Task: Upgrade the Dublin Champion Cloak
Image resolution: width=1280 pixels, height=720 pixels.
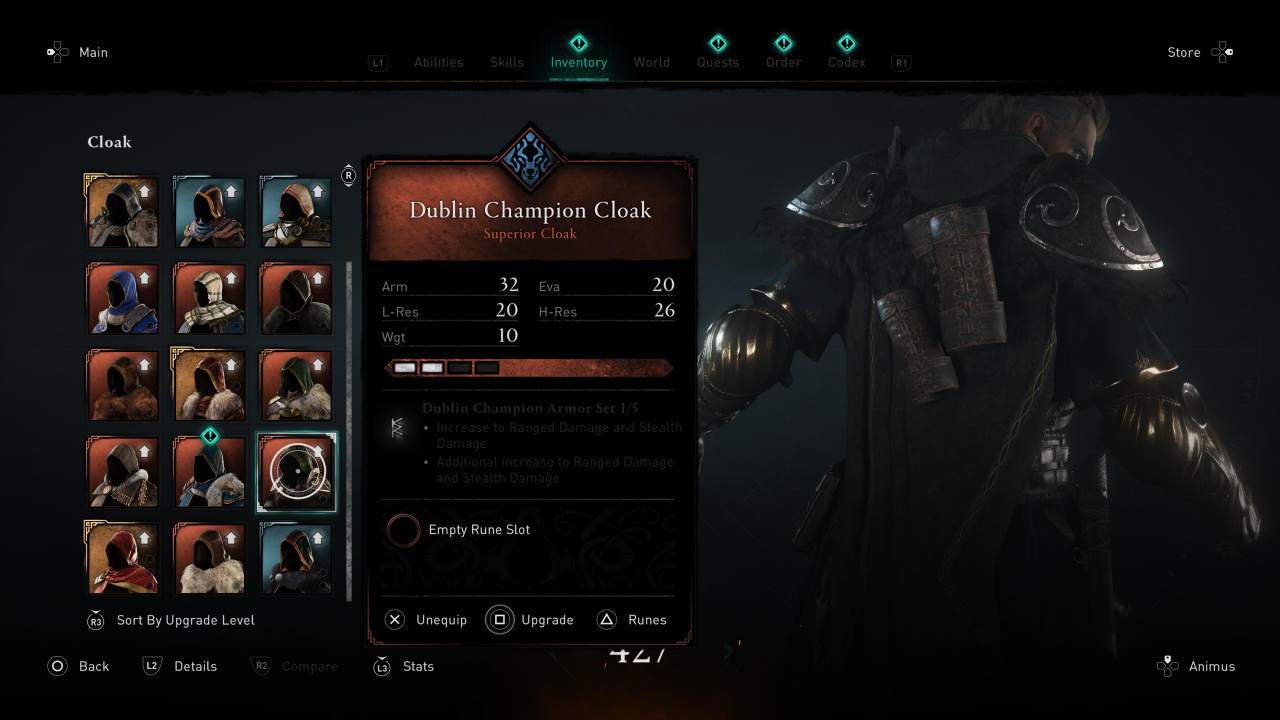Action: tap(530, 620)
